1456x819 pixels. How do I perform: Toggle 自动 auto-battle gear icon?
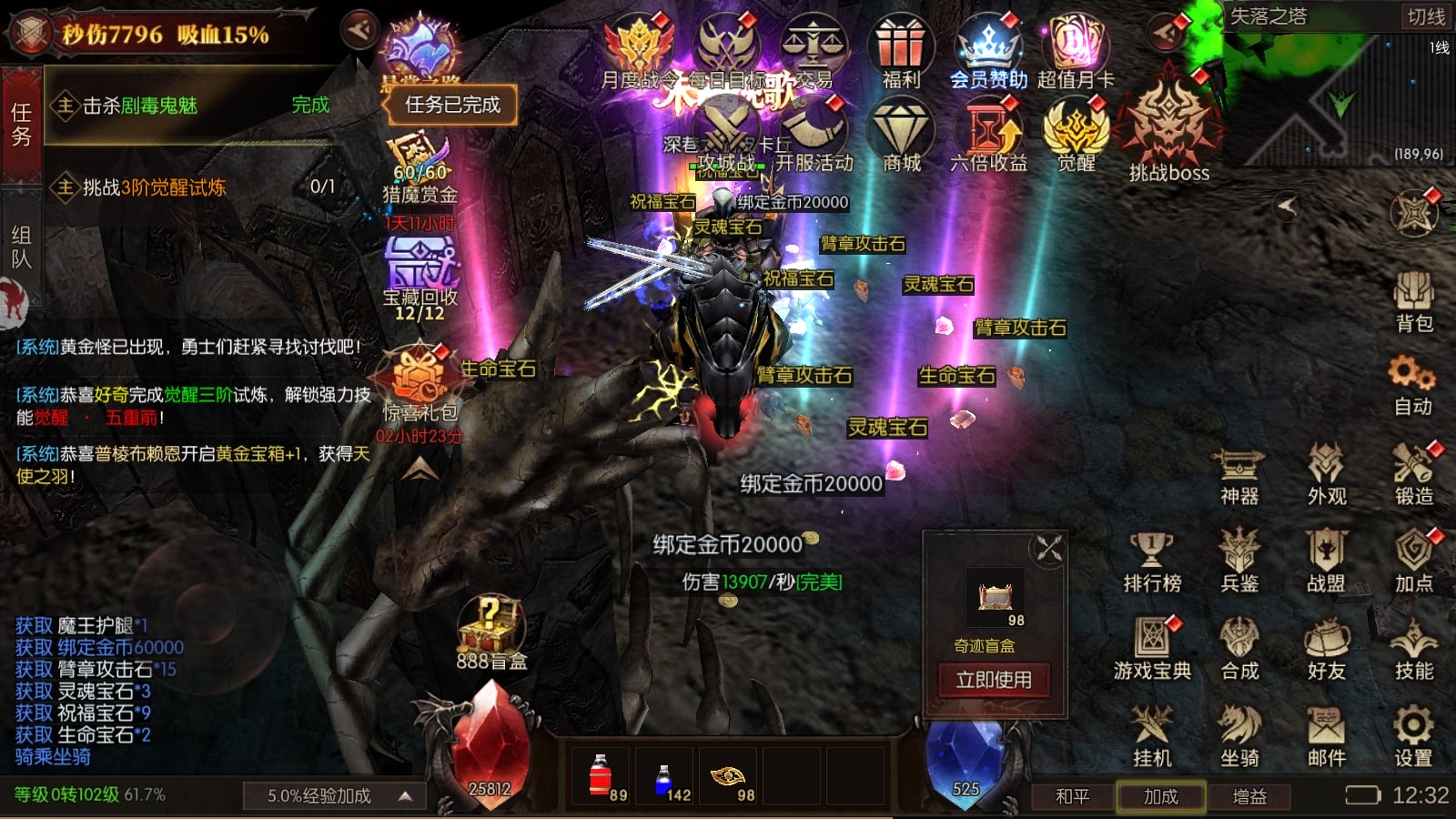(1412, 386)
